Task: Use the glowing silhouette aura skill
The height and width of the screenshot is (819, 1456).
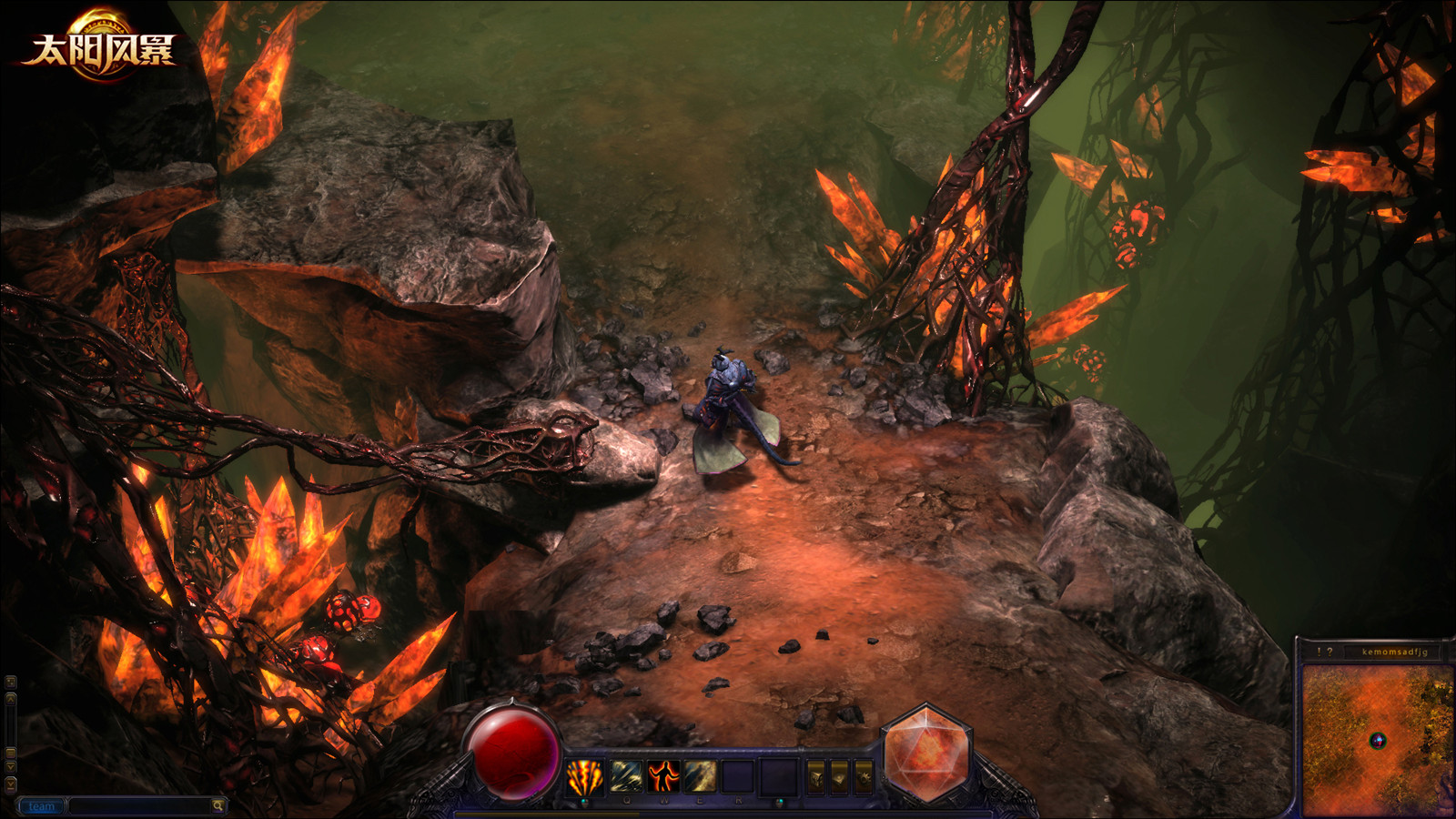Action: [663, 776]
